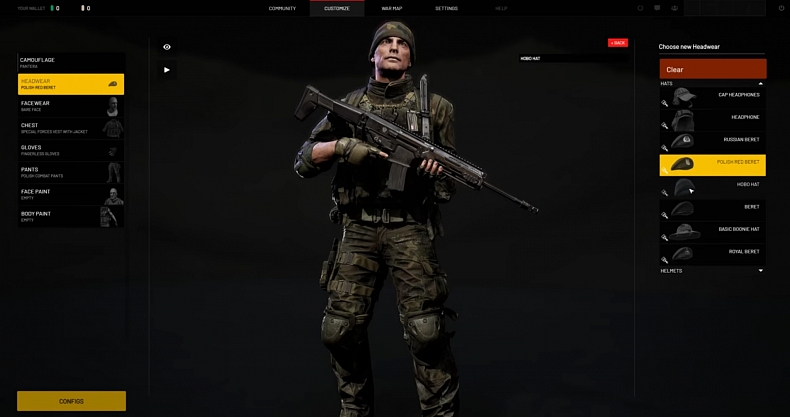Toggle the eye visibility icon
790x417 pixels.
(167, 47)
